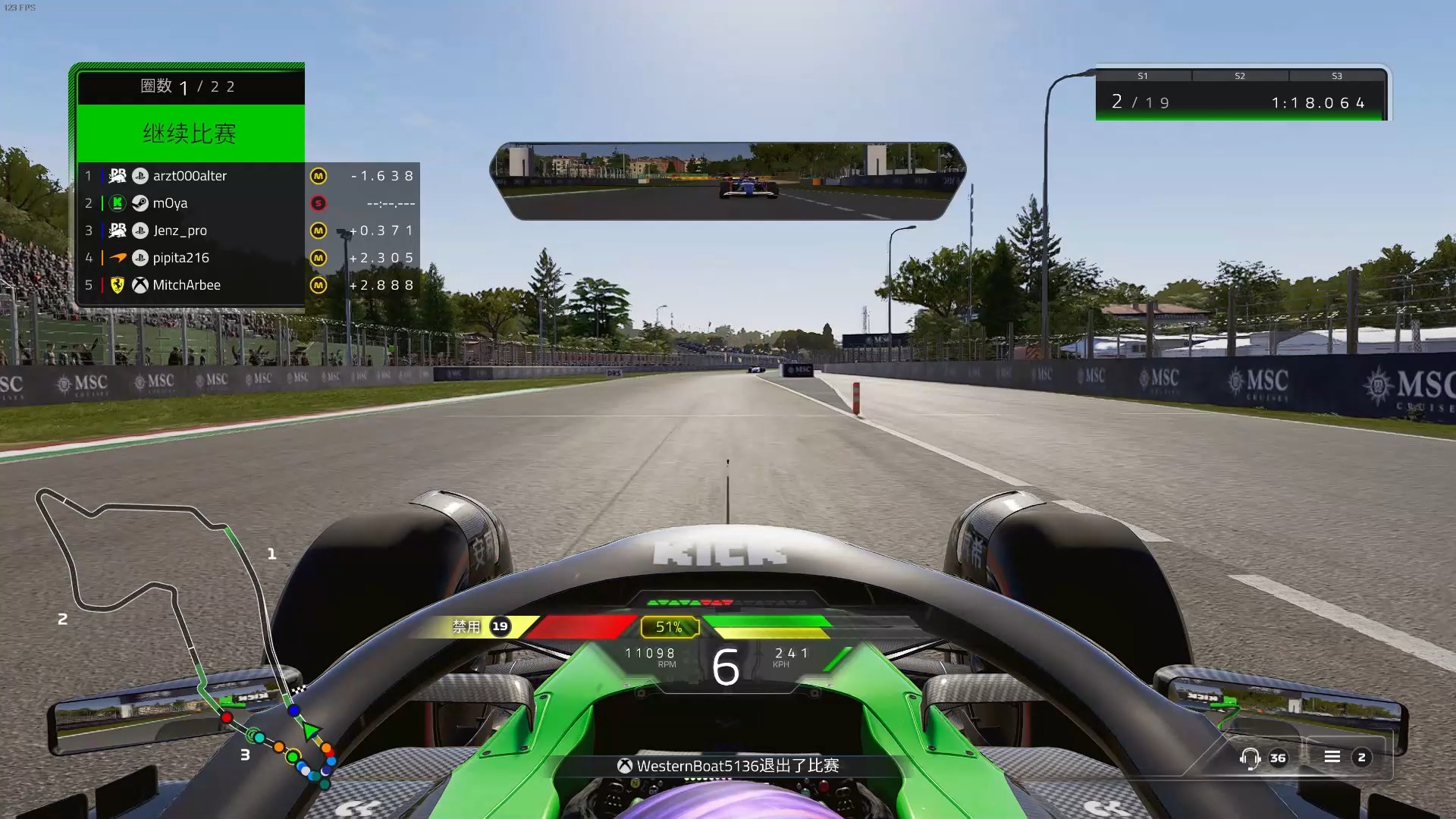Click the soft tyre icon on mOya's row
This screenshot has height=819, width=1456.
318,203
